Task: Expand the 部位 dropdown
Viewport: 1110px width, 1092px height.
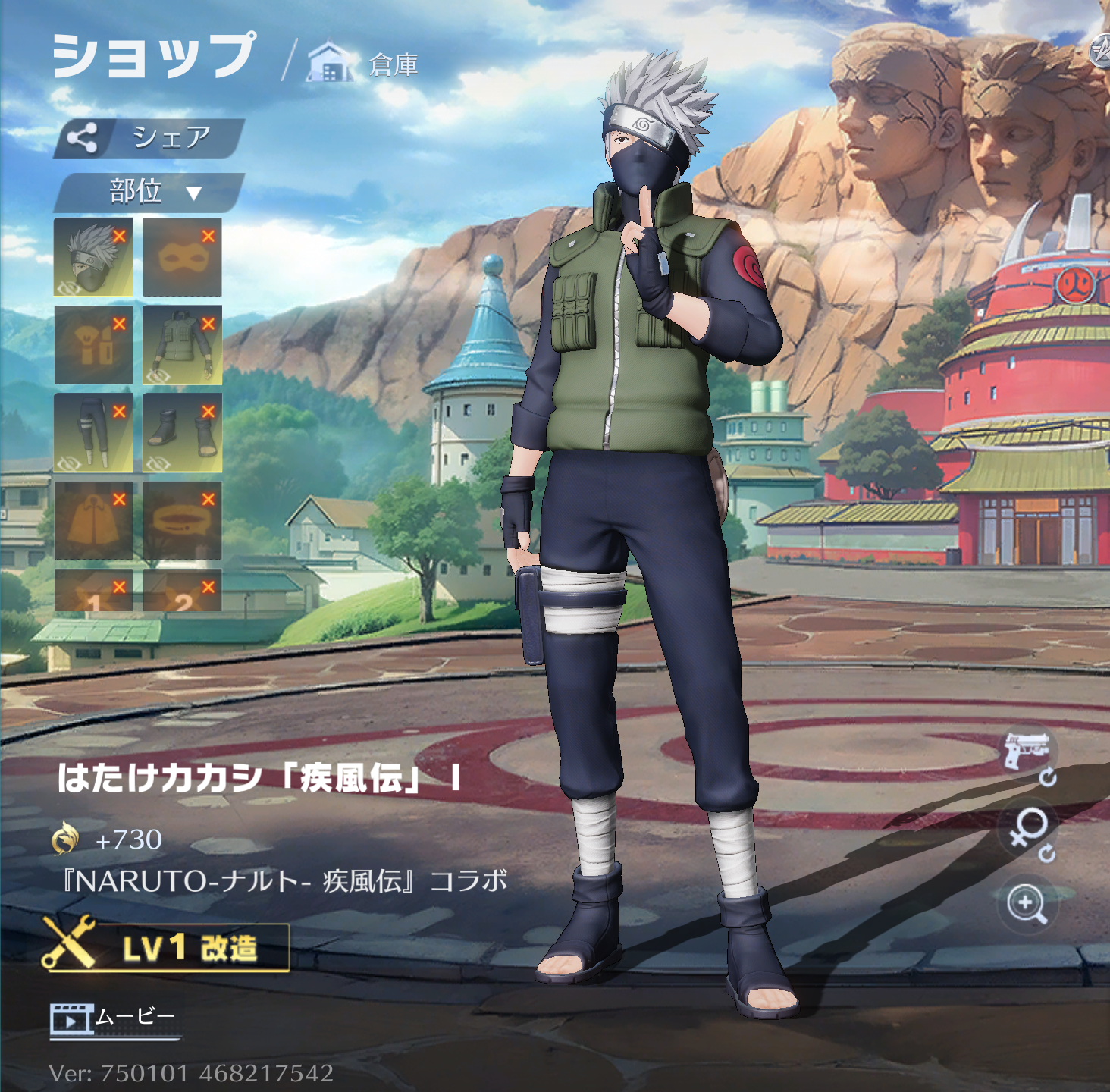Action: click(149, 192)
